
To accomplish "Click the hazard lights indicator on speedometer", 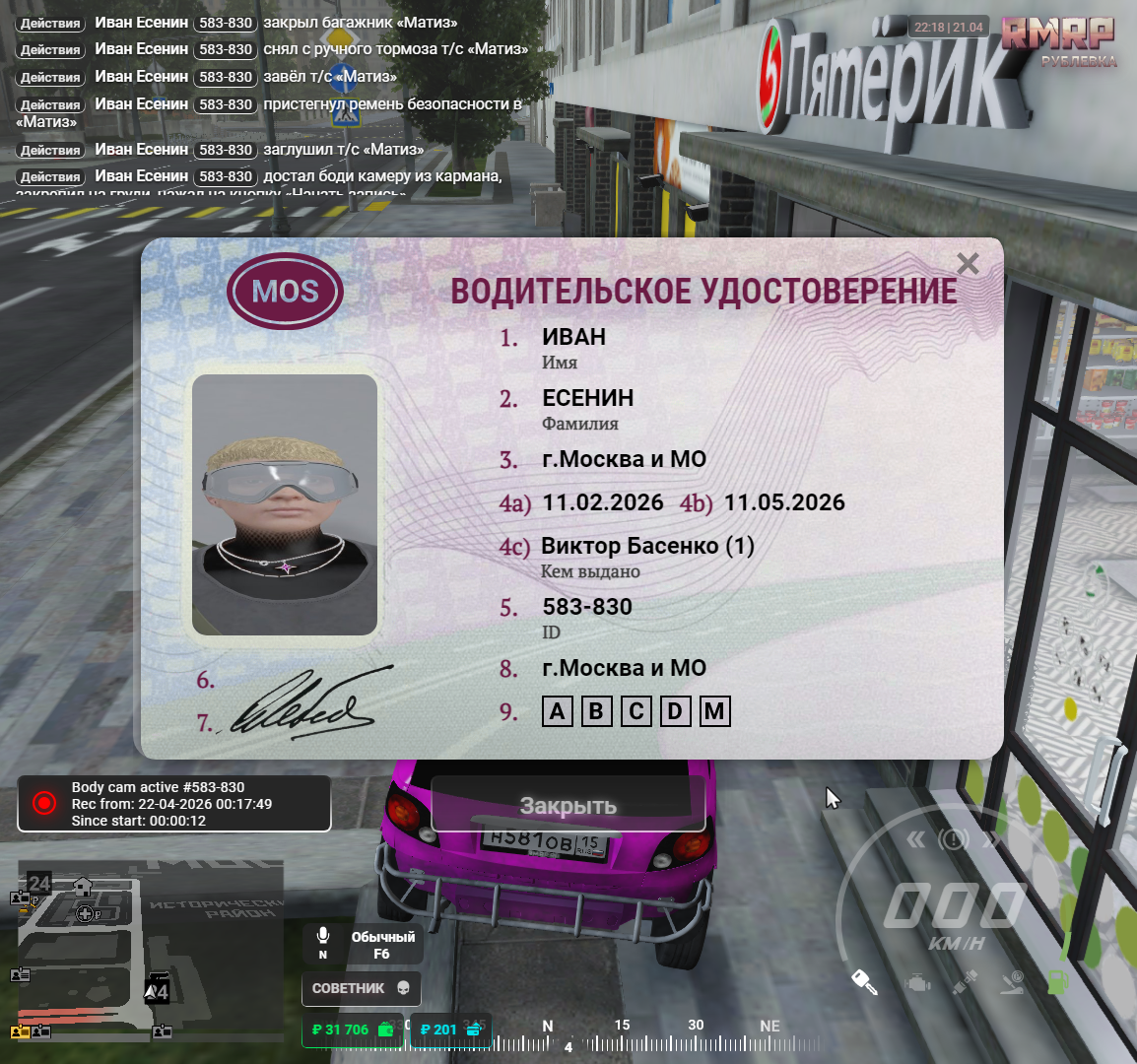I will pyautogui.click(x=953, y=839).
